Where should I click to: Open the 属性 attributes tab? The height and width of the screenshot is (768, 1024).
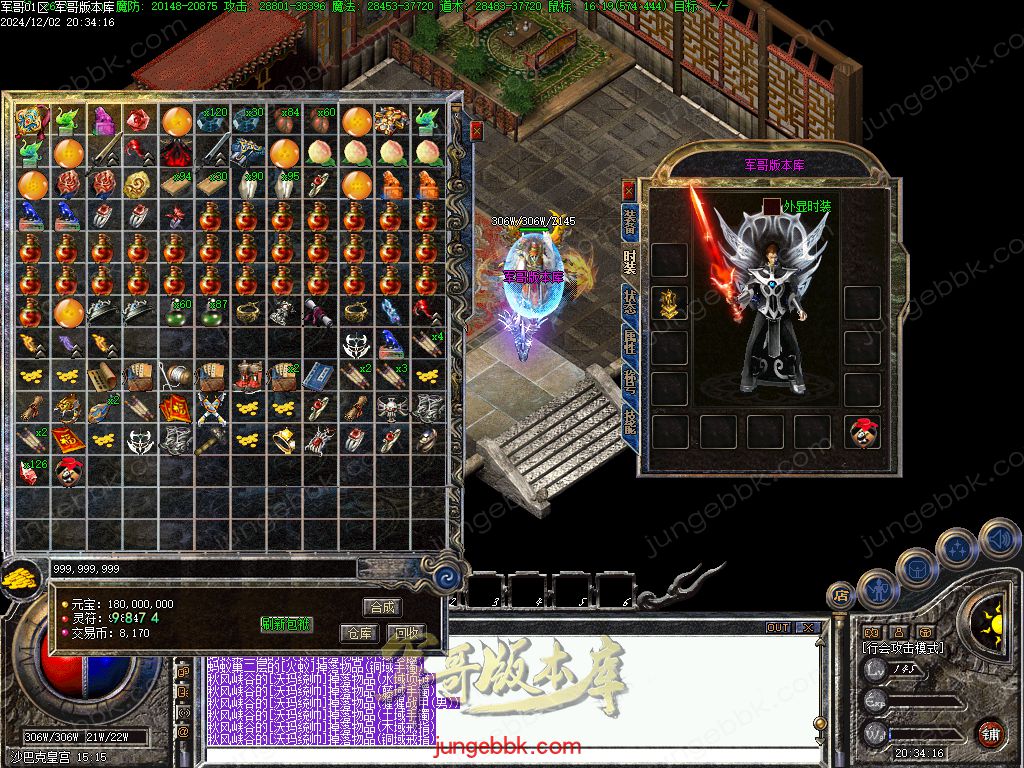(x=630, y=343)
